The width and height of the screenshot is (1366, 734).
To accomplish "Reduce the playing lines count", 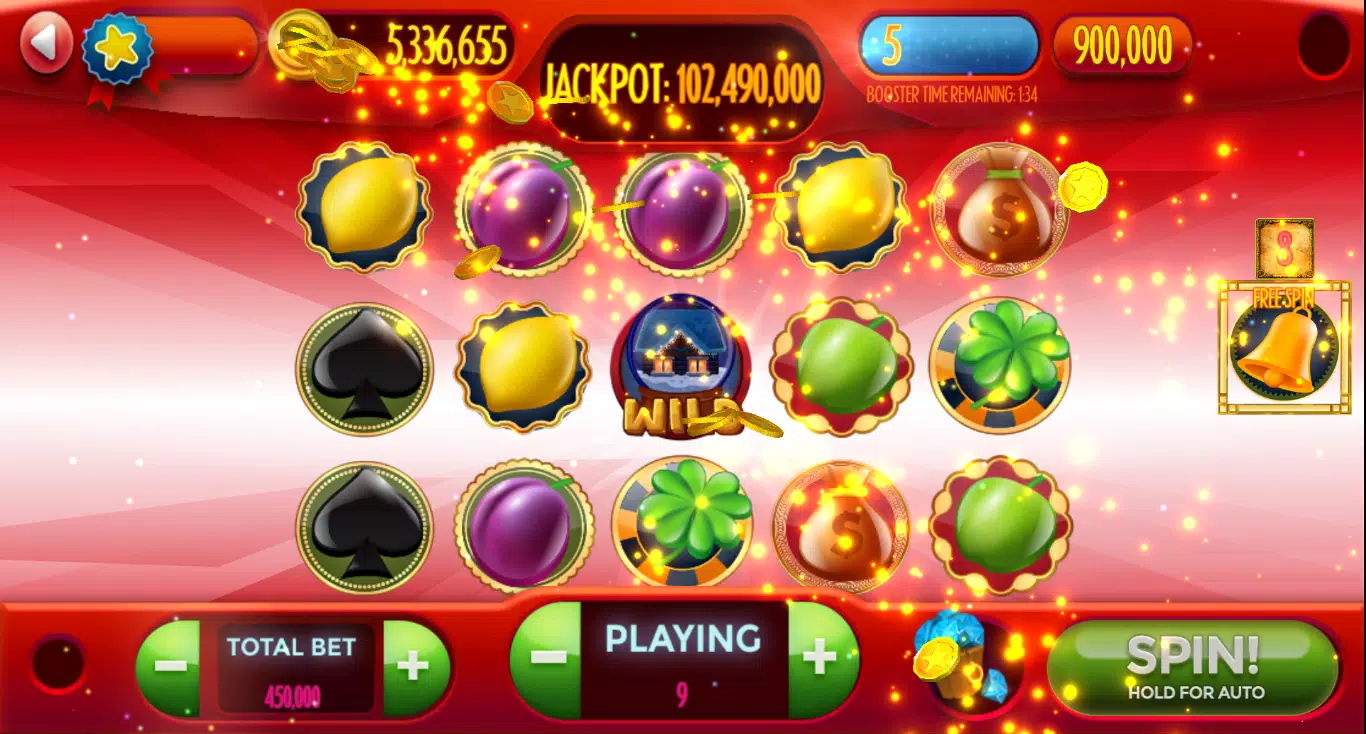I will (546, 659).
